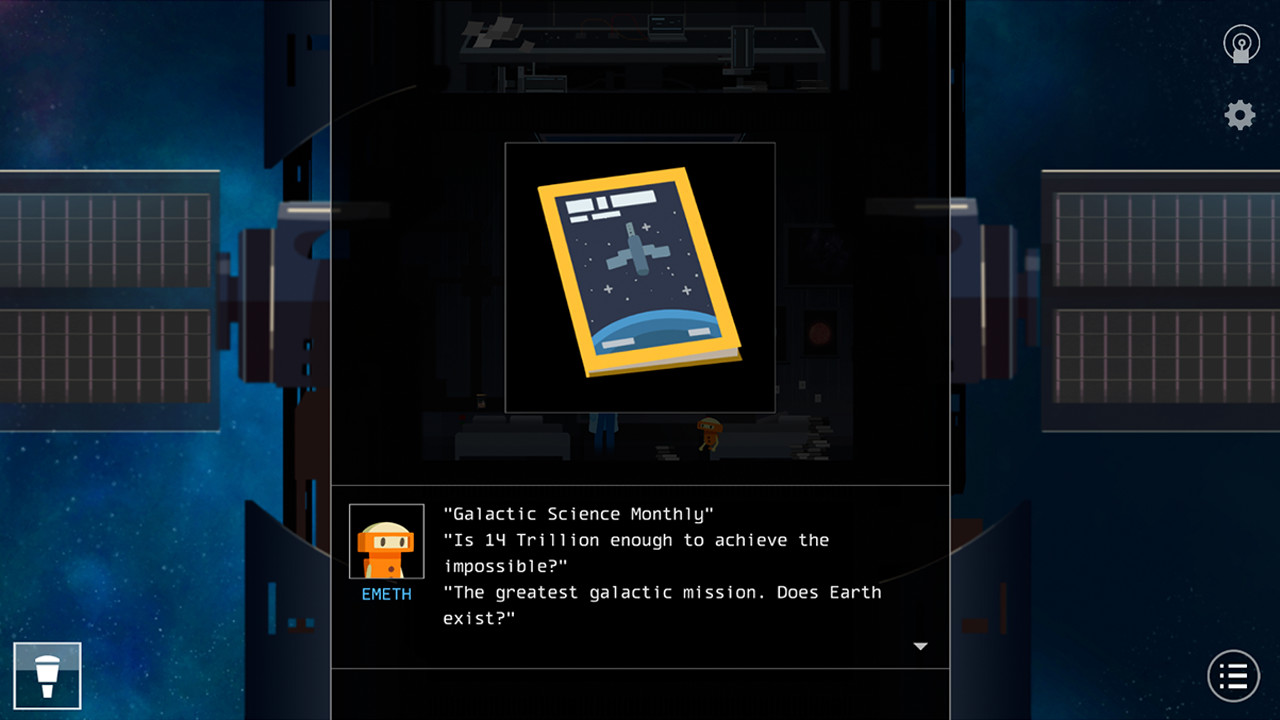Viewport: 1280px width, 720px height.
Task: Click Emeth's character sprite in the room
Action: [x=709, y=435]
